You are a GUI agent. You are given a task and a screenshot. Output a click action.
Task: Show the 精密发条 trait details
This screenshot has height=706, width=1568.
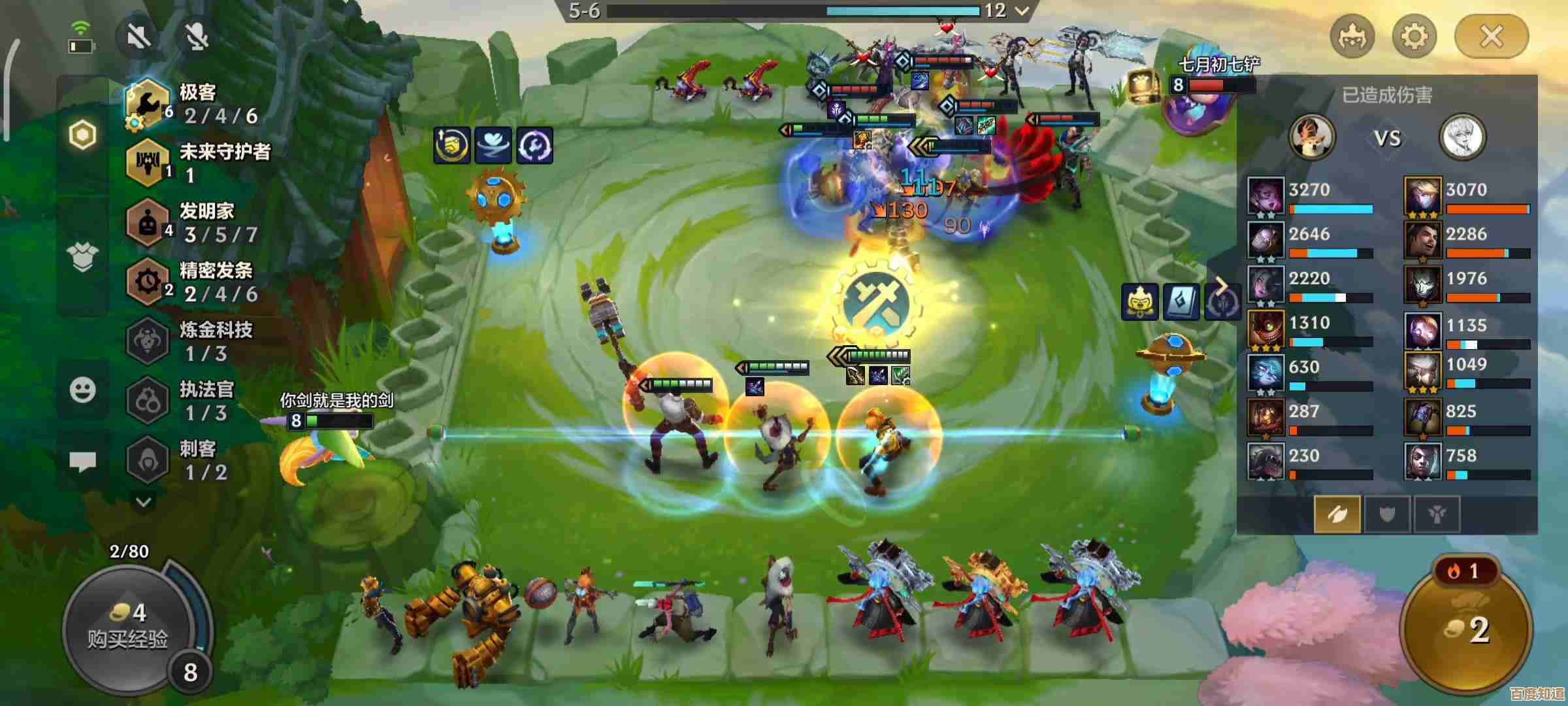point(196,282)
